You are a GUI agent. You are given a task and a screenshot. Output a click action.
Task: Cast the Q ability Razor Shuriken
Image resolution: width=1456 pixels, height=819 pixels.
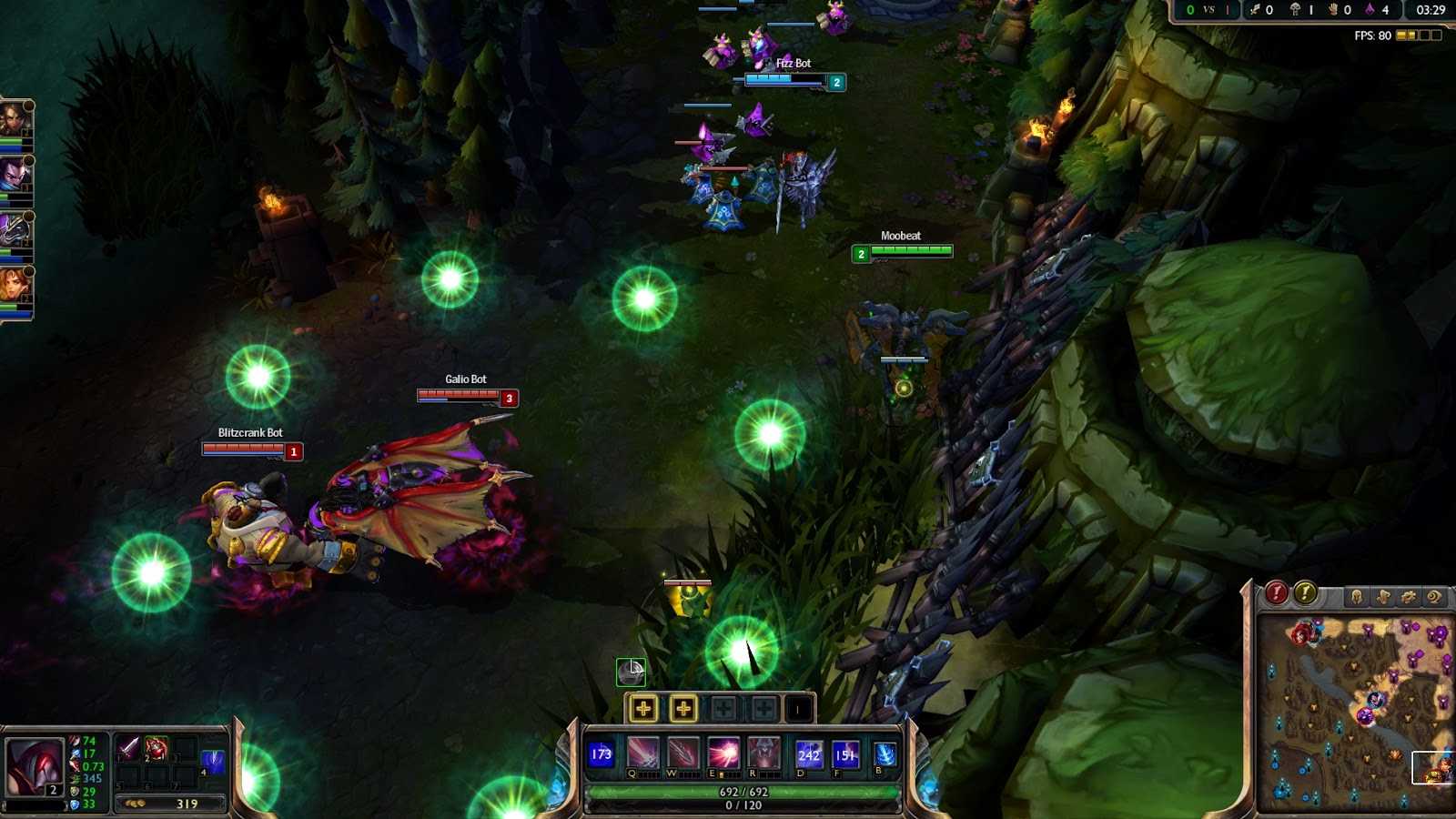(642, 753)
